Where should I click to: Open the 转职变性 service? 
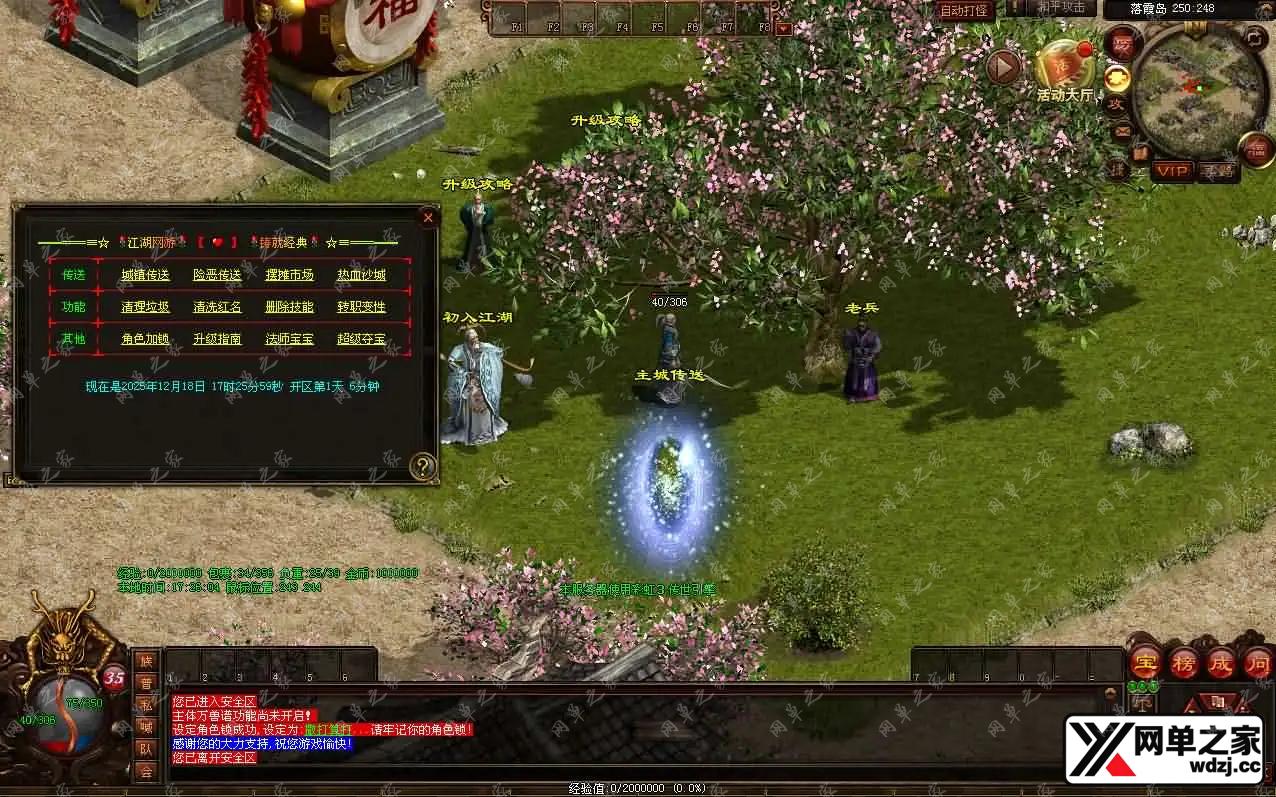pyautogui.click(x=361, y=307)
